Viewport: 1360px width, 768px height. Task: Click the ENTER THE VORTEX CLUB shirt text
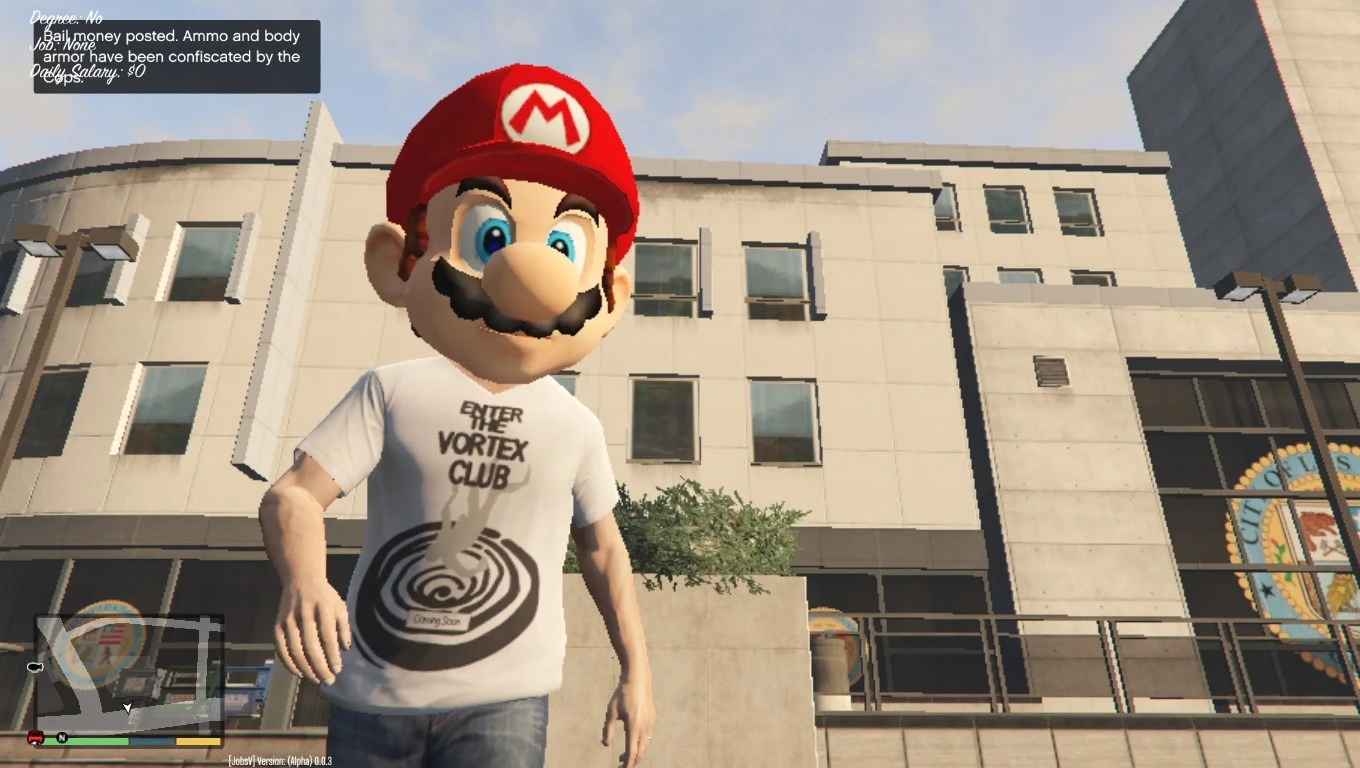coord(487,443)
